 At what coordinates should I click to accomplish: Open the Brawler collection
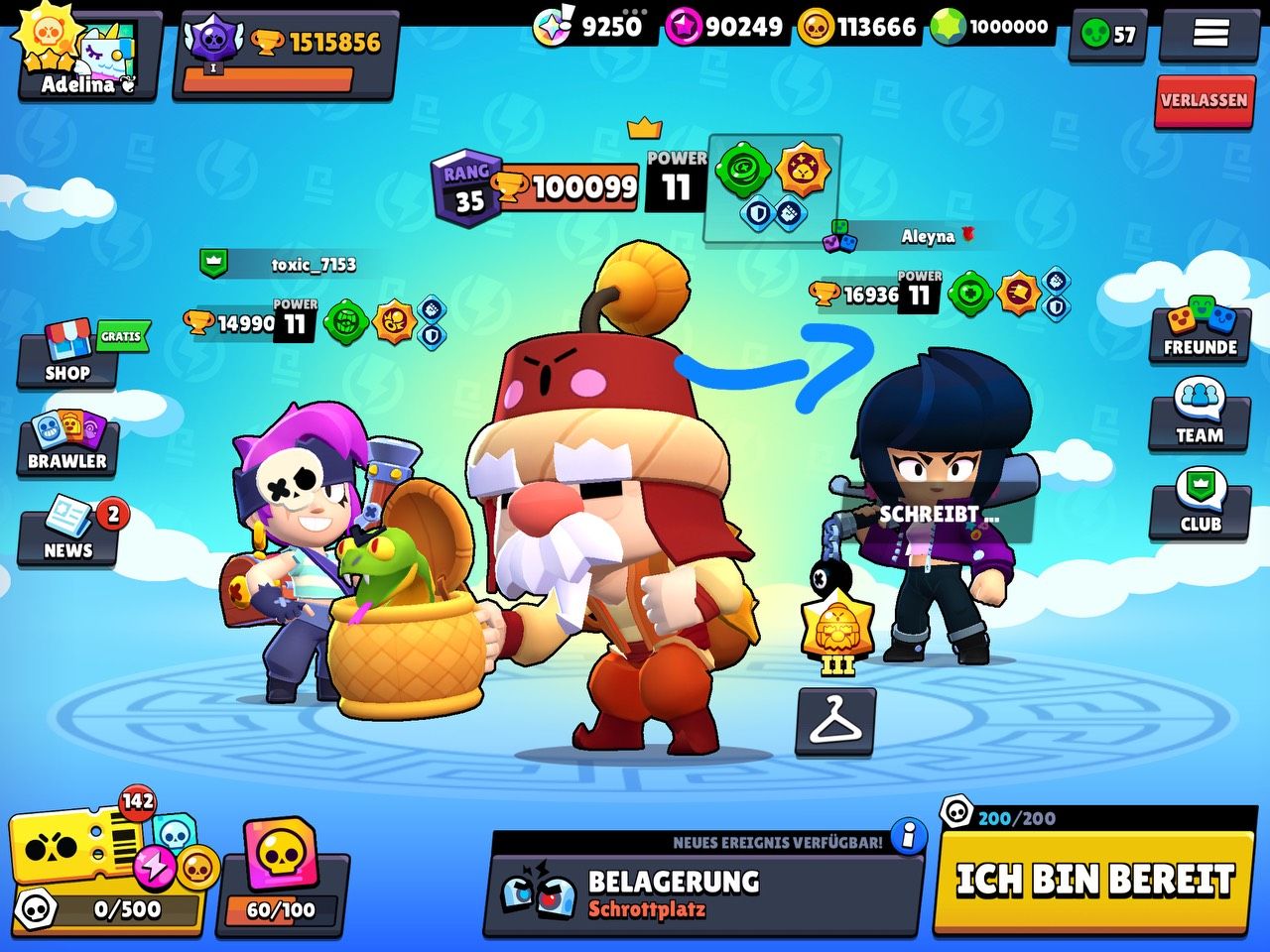pyautogui.click(x=66, y=443)
